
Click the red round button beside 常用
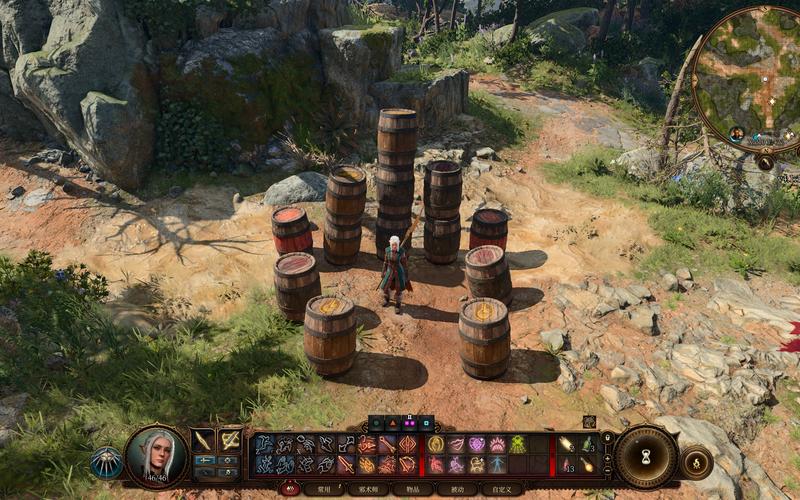[291, 489]
